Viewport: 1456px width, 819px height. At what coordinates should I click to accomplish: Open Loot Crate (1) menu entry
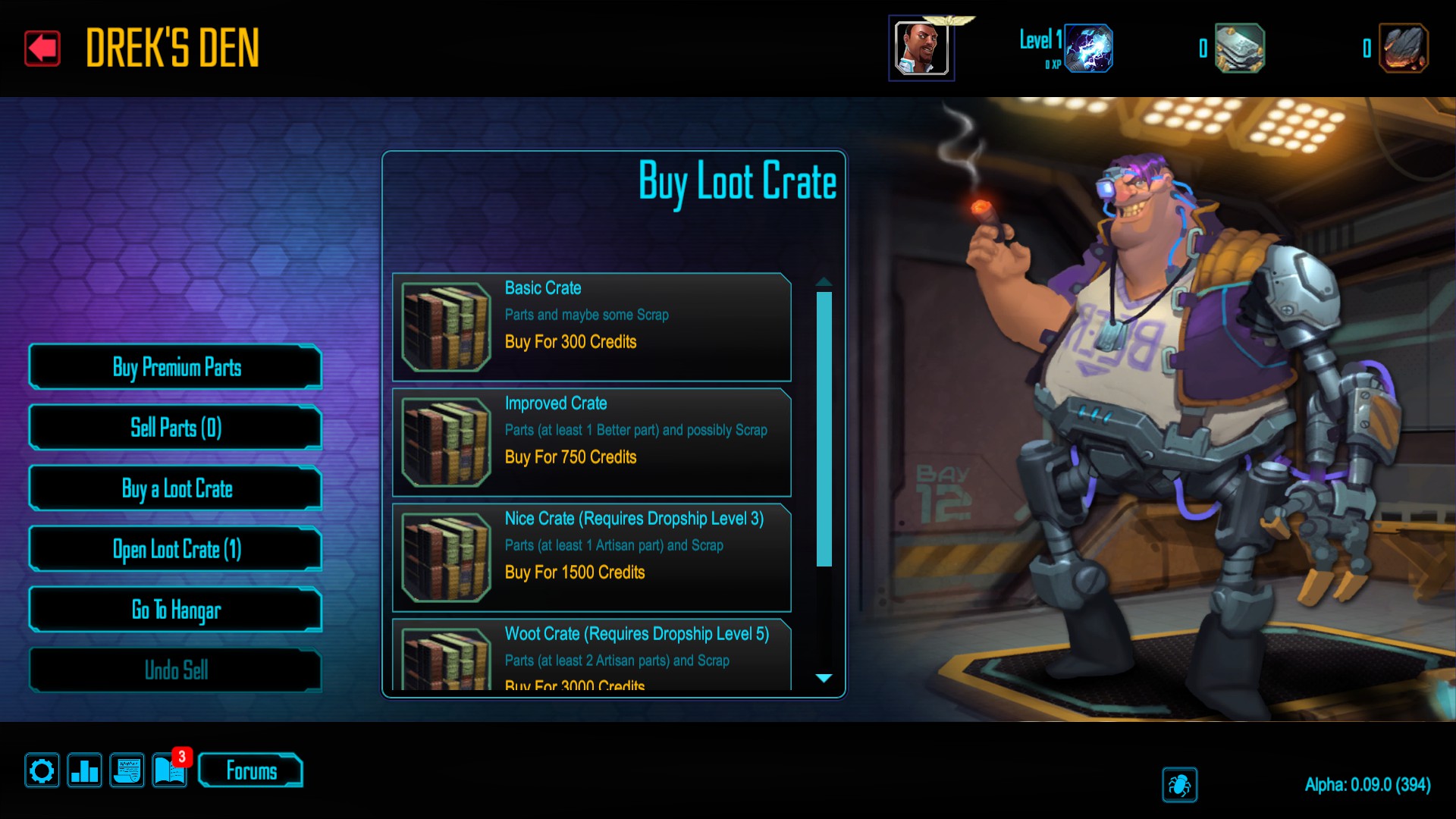(x=176, y=550)
